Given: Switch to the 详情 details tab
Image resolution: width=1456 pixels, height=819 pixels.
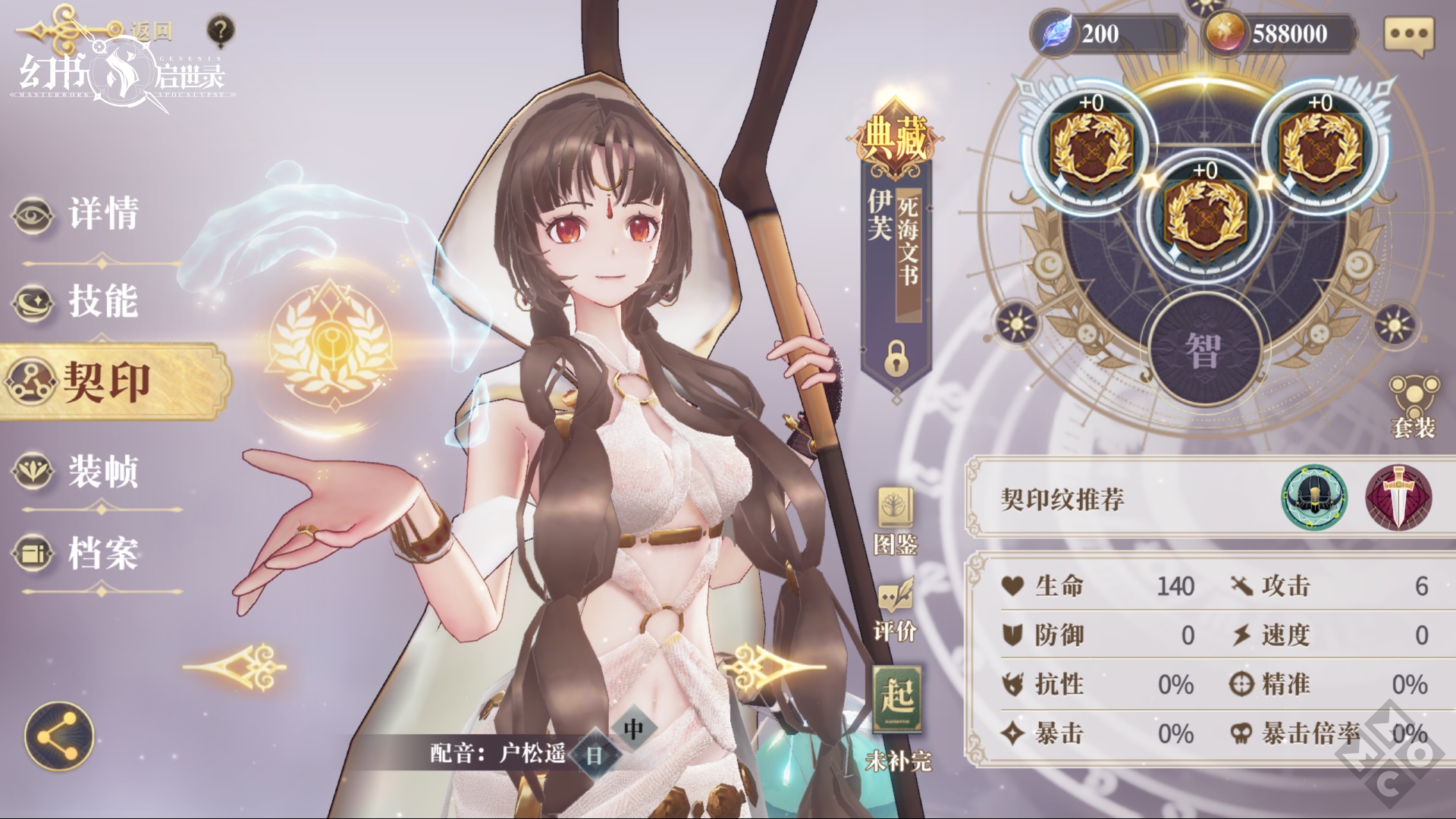Looking at the screenshot, I should [x=102, y=214].
